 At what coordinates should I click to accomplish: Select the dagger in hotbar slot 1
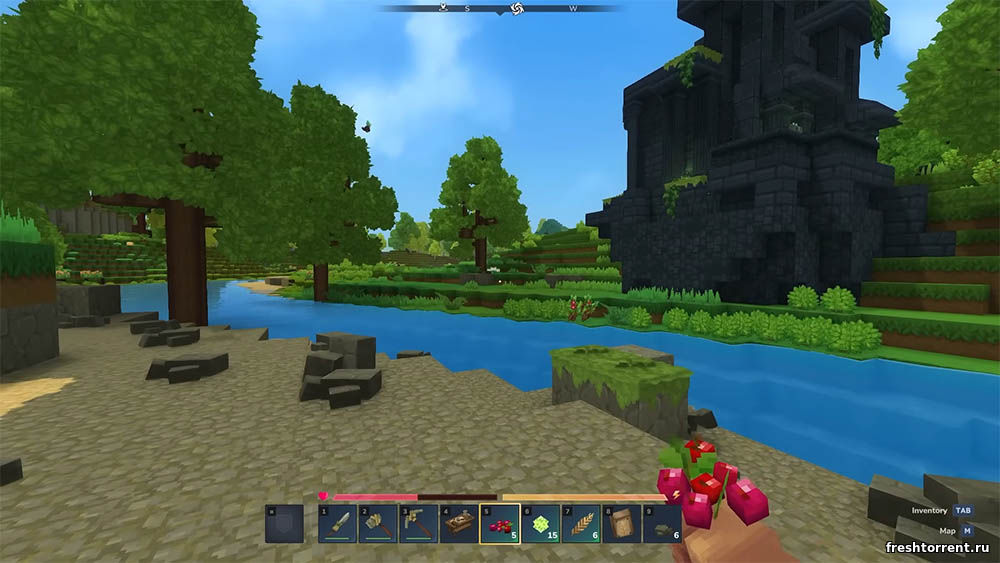338,524
